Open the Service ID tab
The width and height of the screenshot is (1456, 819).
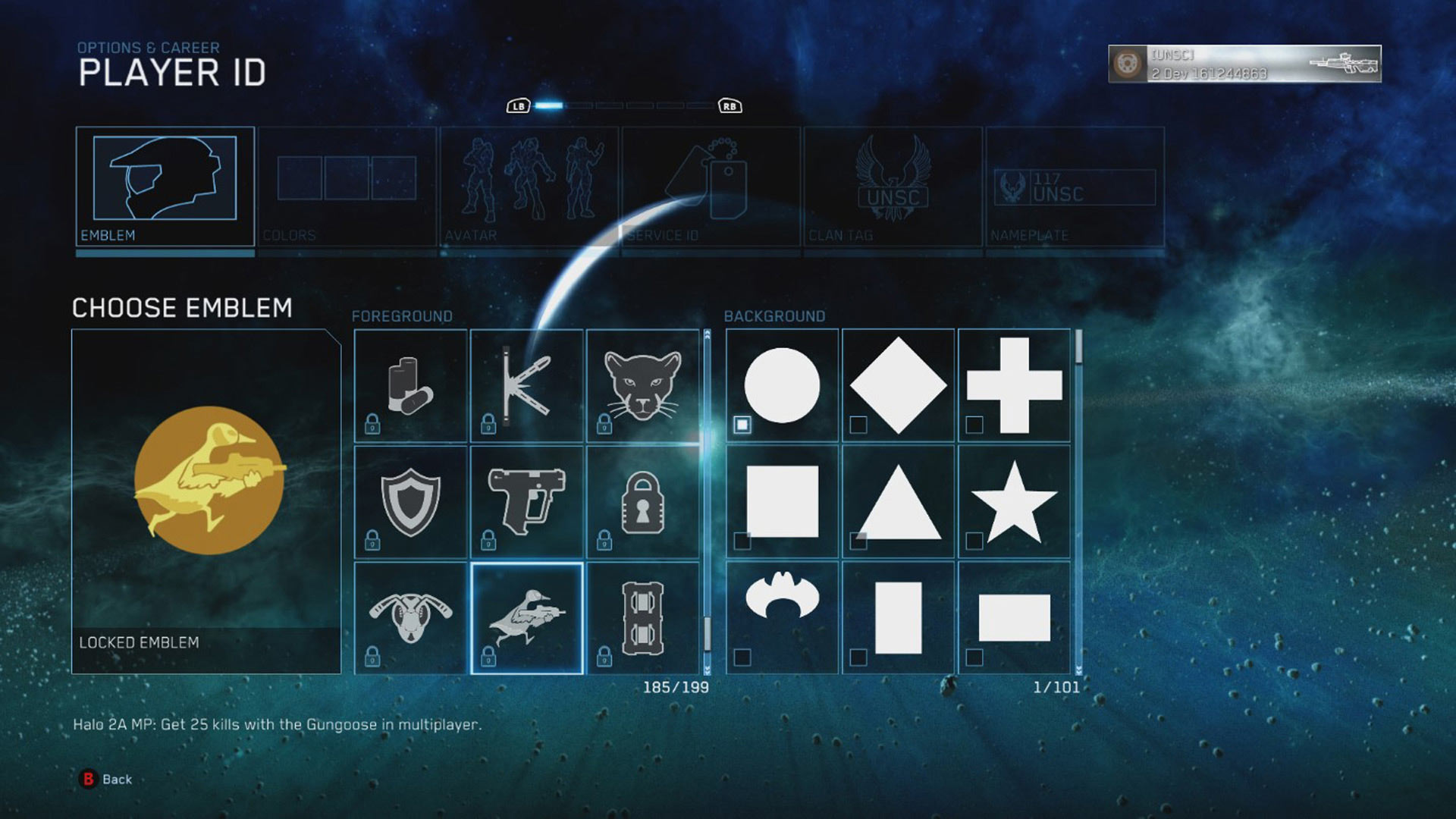(711, 186)
